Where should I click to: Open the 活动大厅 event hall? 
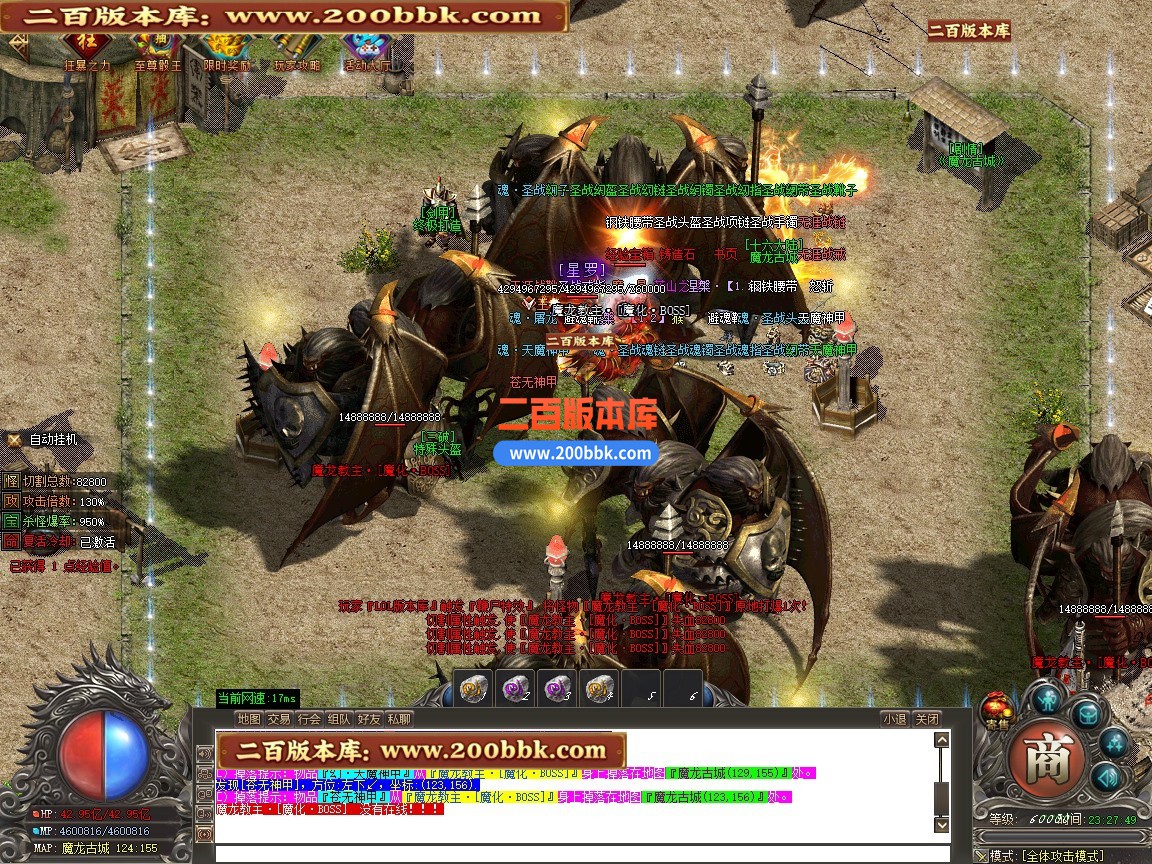(367, 48)
